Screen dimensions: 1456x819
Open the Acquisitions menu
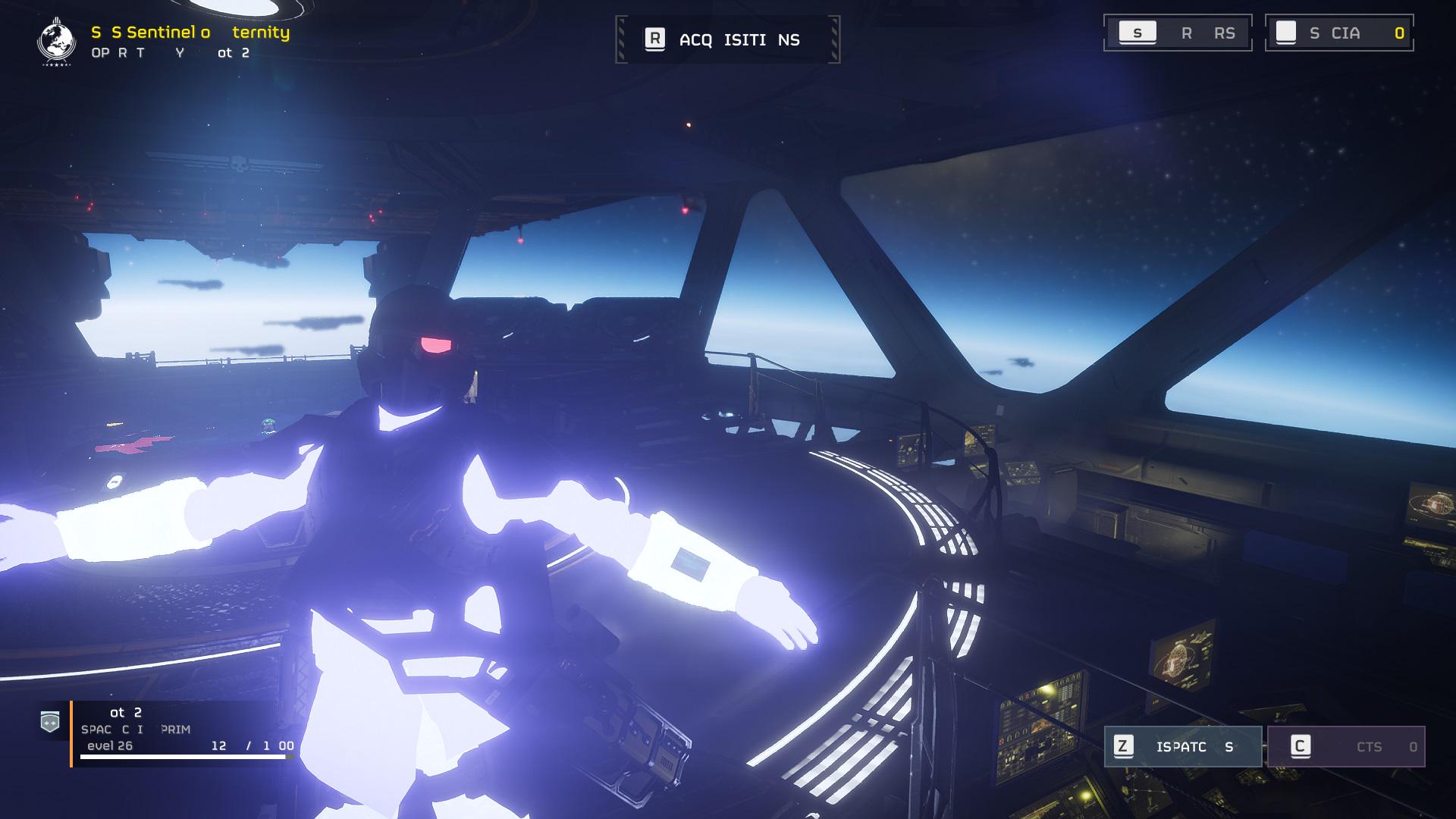click(x=727, y=39)
